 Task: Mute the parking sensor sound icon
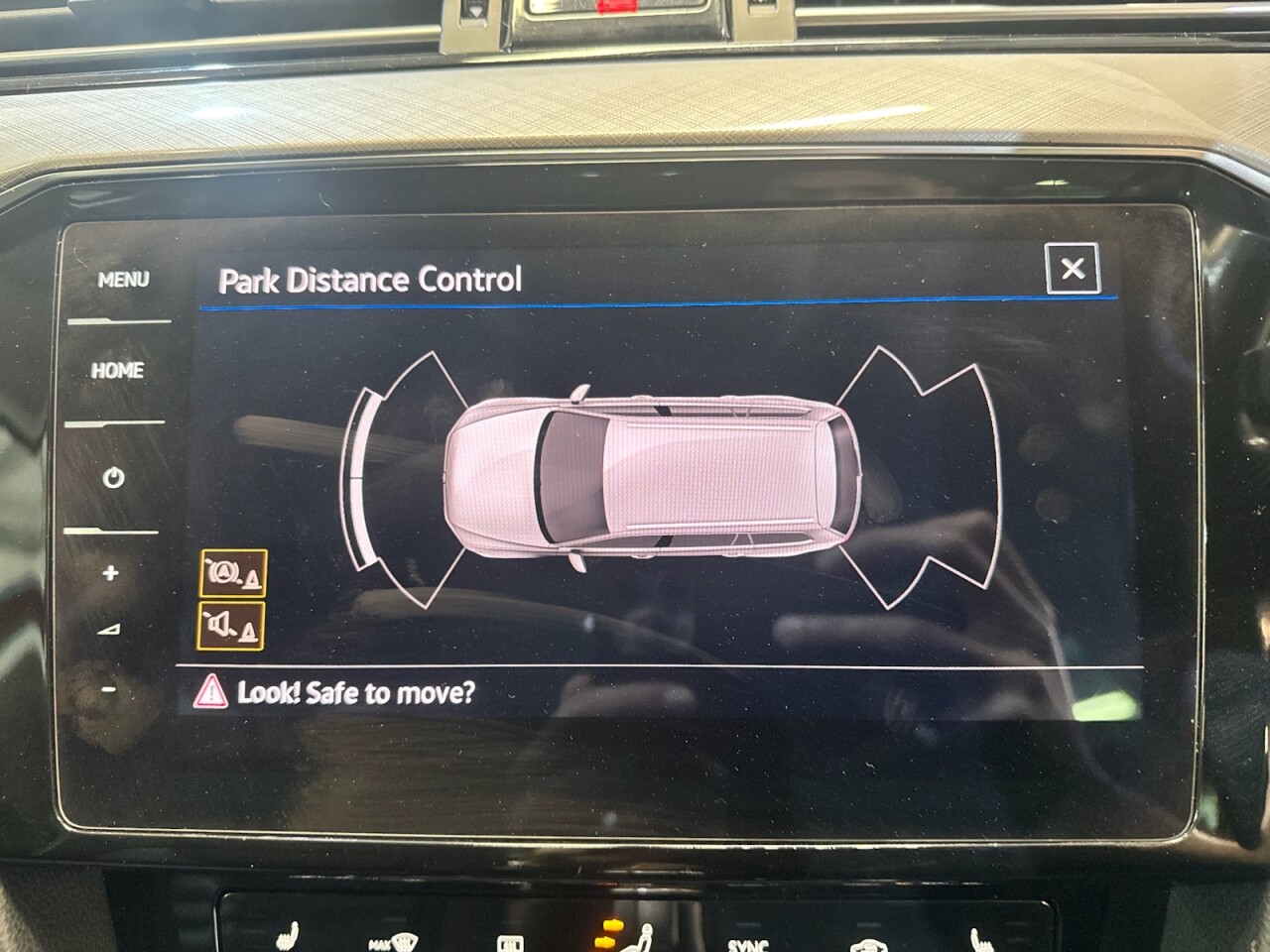(232, 625)
